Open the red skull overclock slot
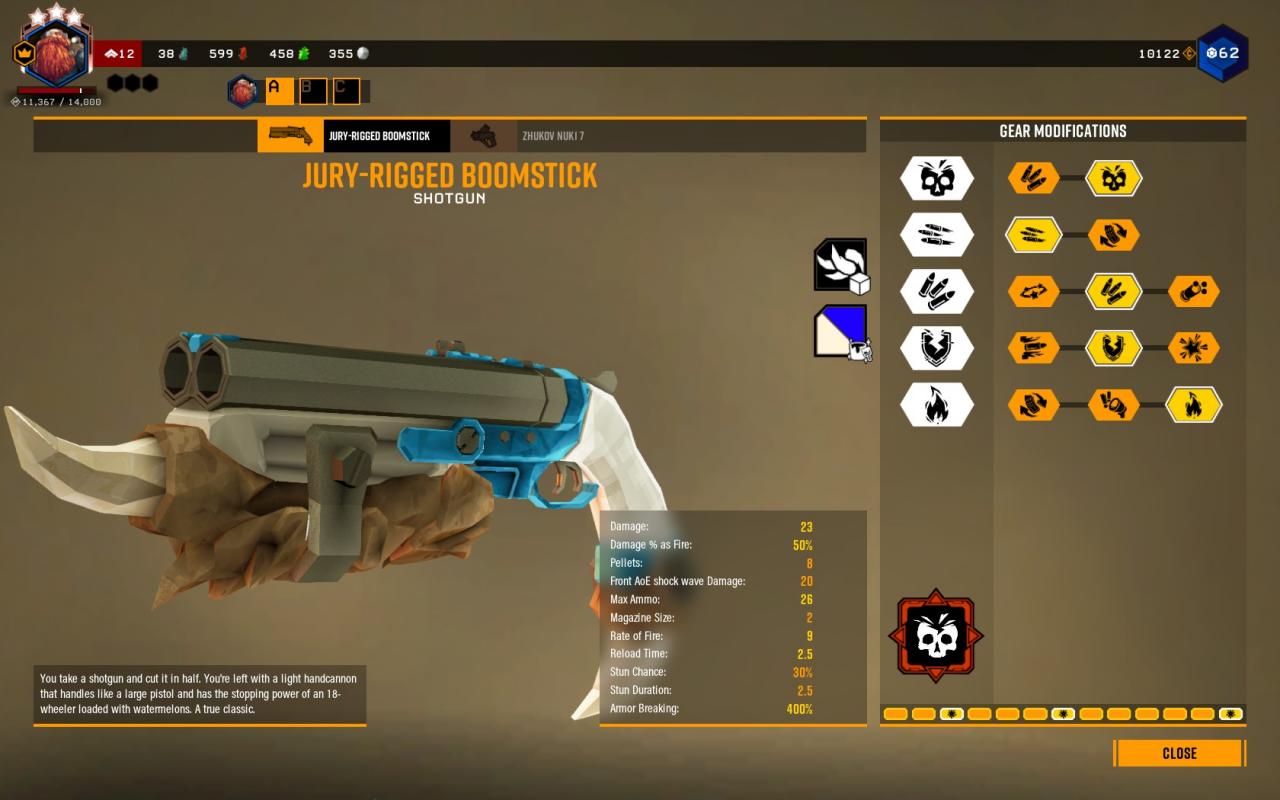The height and width of the screenshot is (800, 1280). point(935,637)
